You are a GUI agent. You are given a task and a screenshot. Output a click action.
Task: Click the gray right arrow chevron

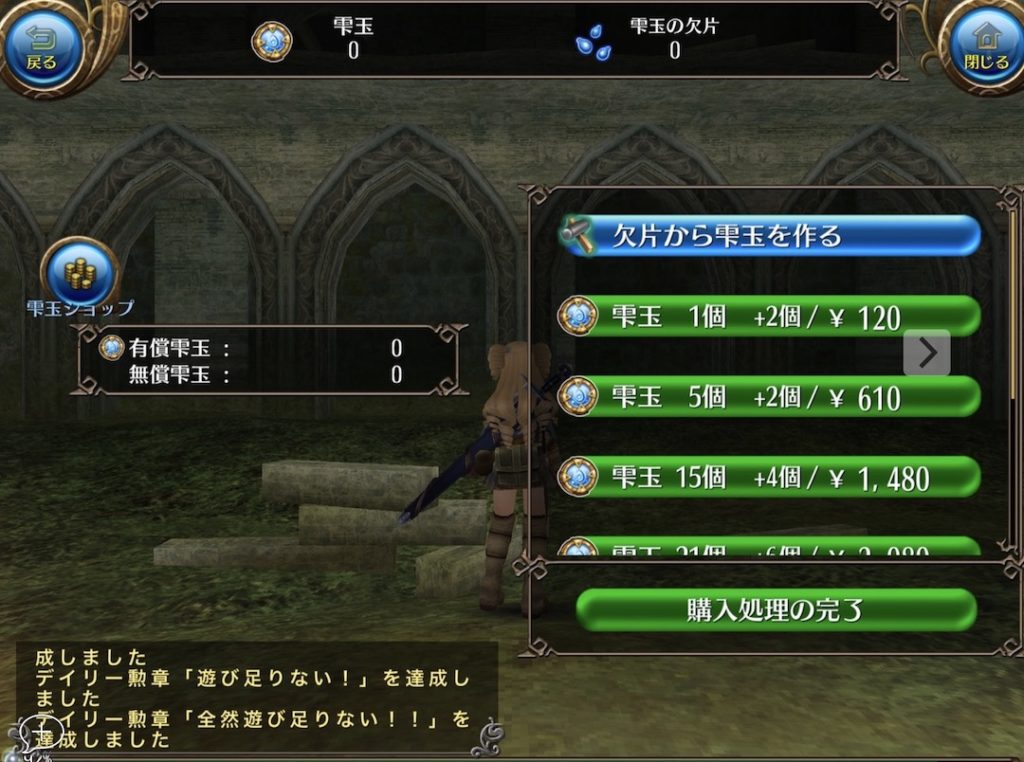pos(927,352)
